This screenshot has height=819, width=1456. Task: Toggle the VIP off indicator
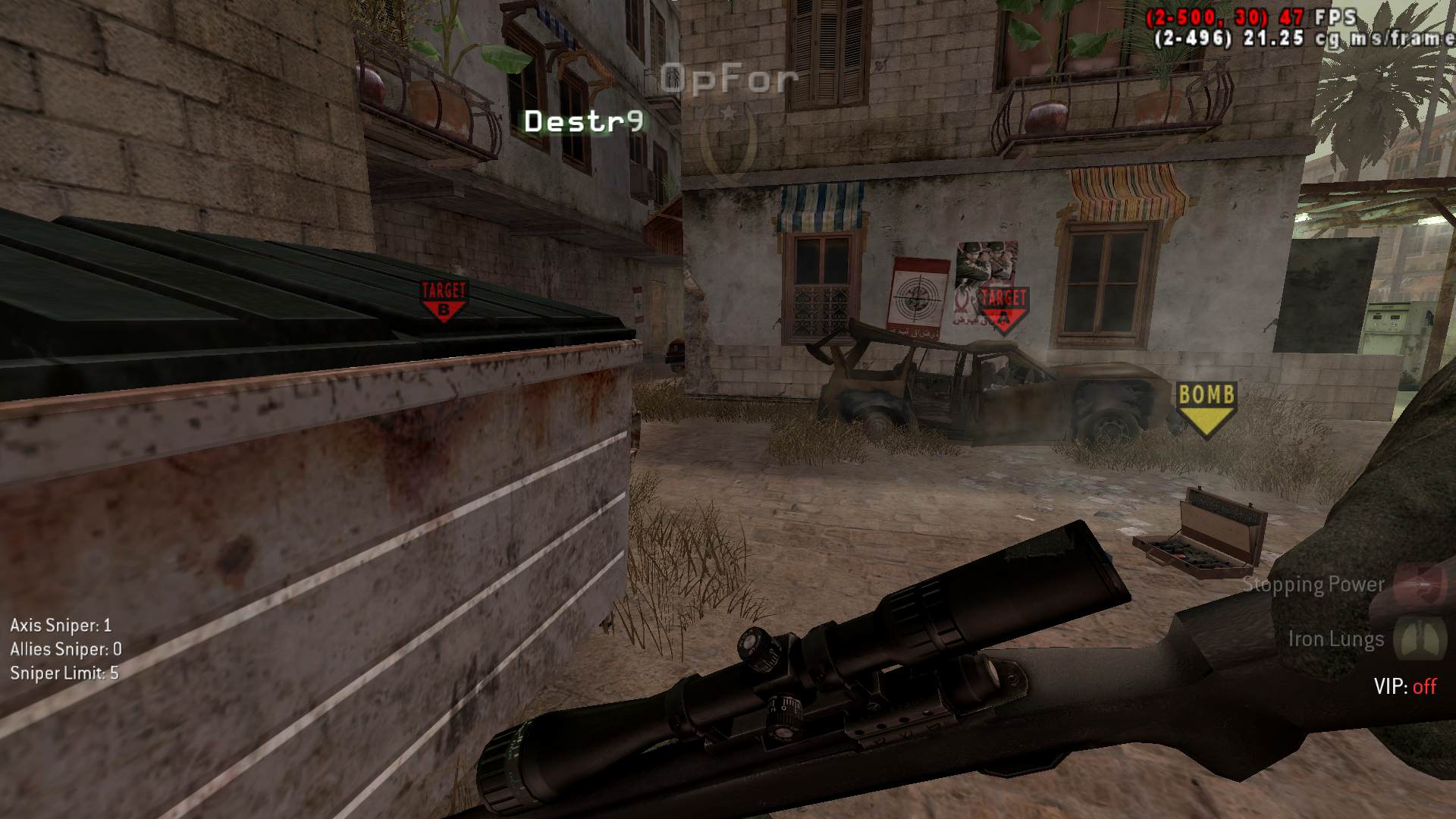pos(1404,686)
